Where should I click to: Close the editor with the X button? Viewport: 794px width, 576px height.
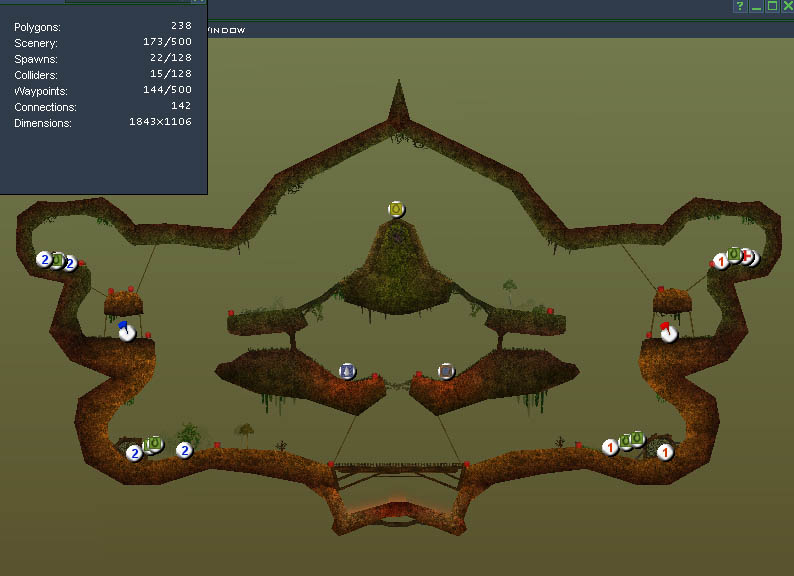[787, 7]
